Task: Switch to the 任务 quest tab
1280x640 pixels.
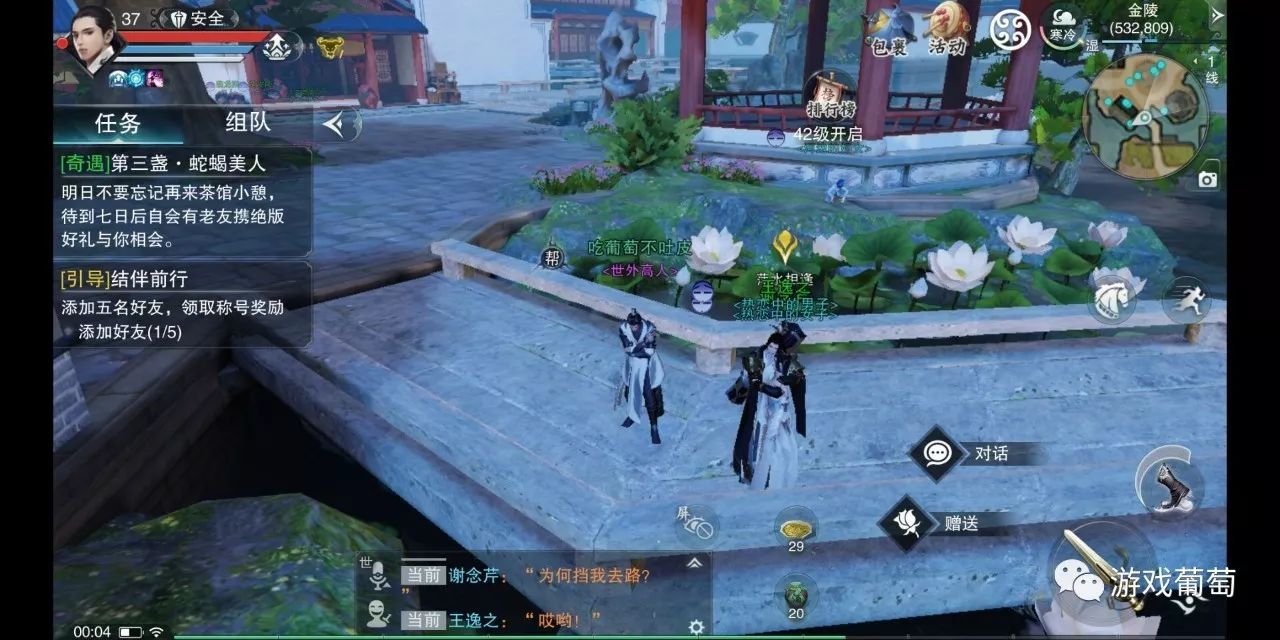Action: tap(118, 123)
